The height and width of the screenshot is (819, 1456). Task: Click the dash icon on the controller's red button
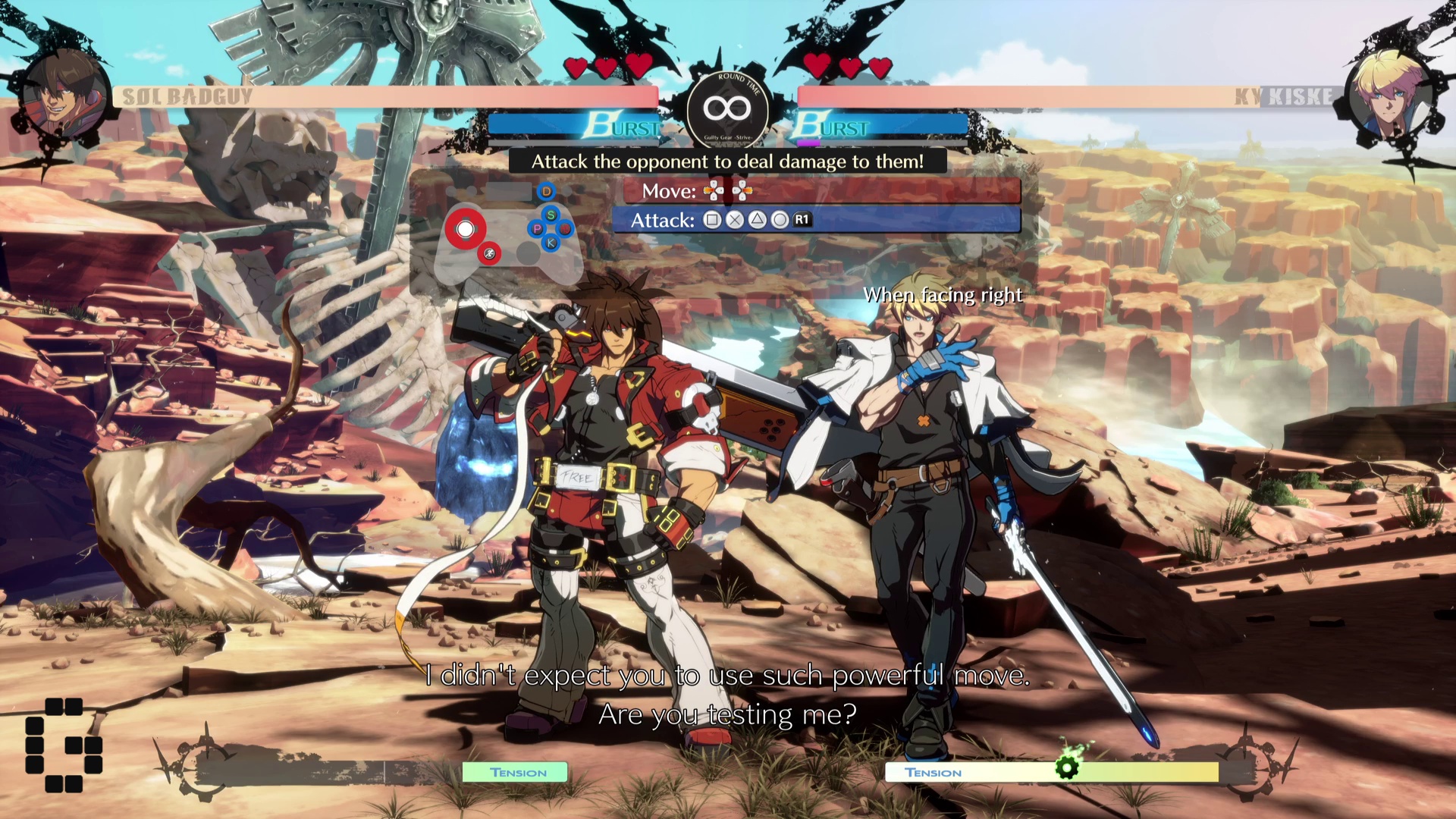coord(490,255)
